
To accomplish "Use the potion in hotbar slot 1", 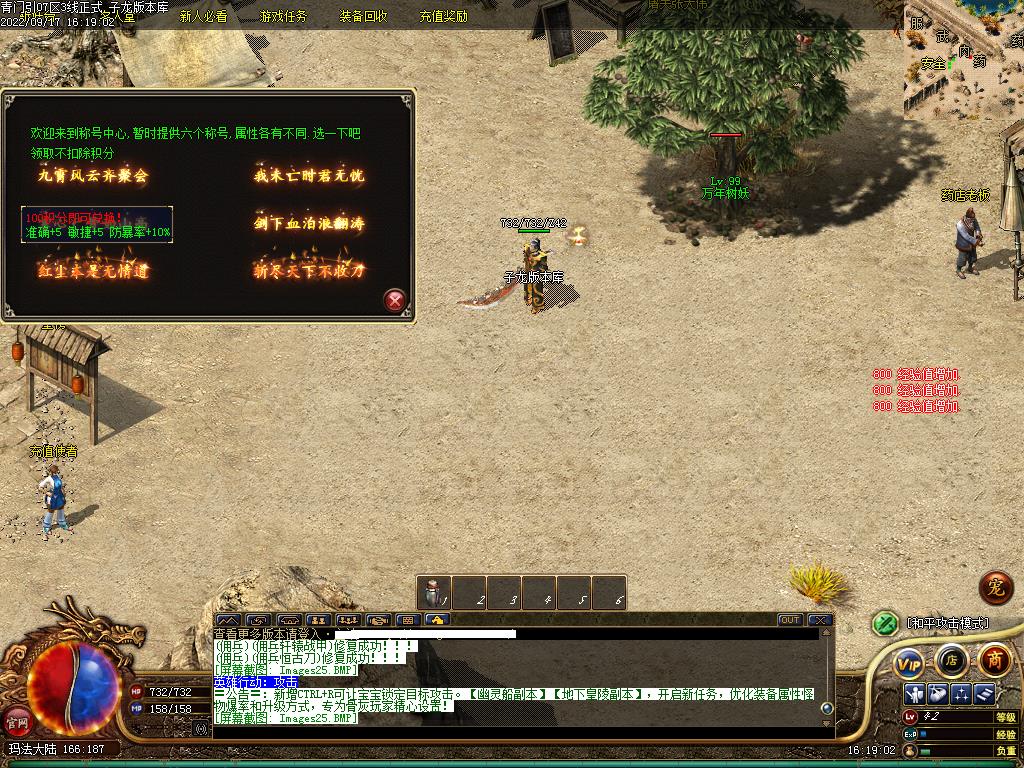I will (434, 593).
